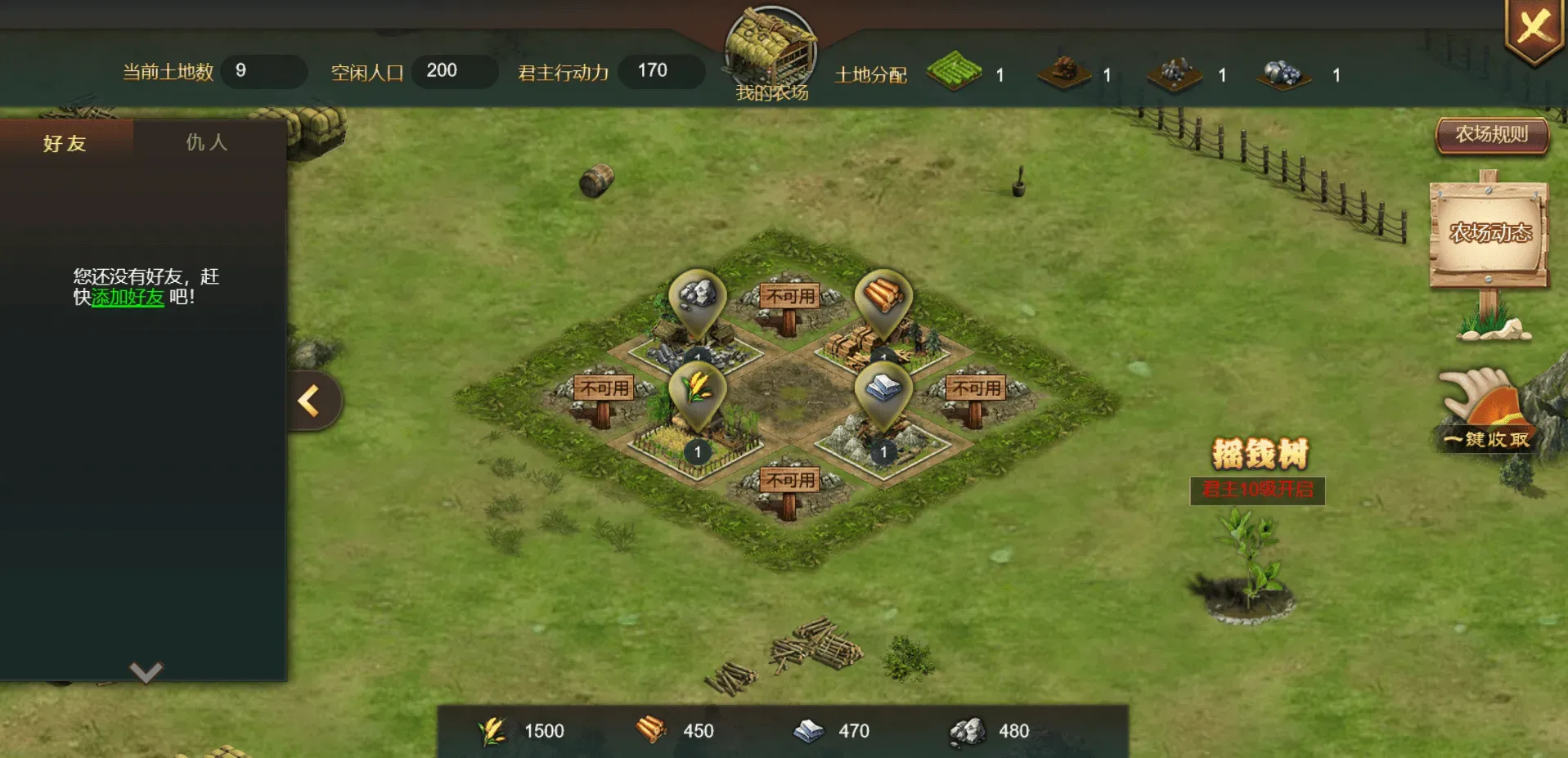View the 农场动态 signboard
The height and width of the screenshot is (758, 1568).
coord(1487,231)
